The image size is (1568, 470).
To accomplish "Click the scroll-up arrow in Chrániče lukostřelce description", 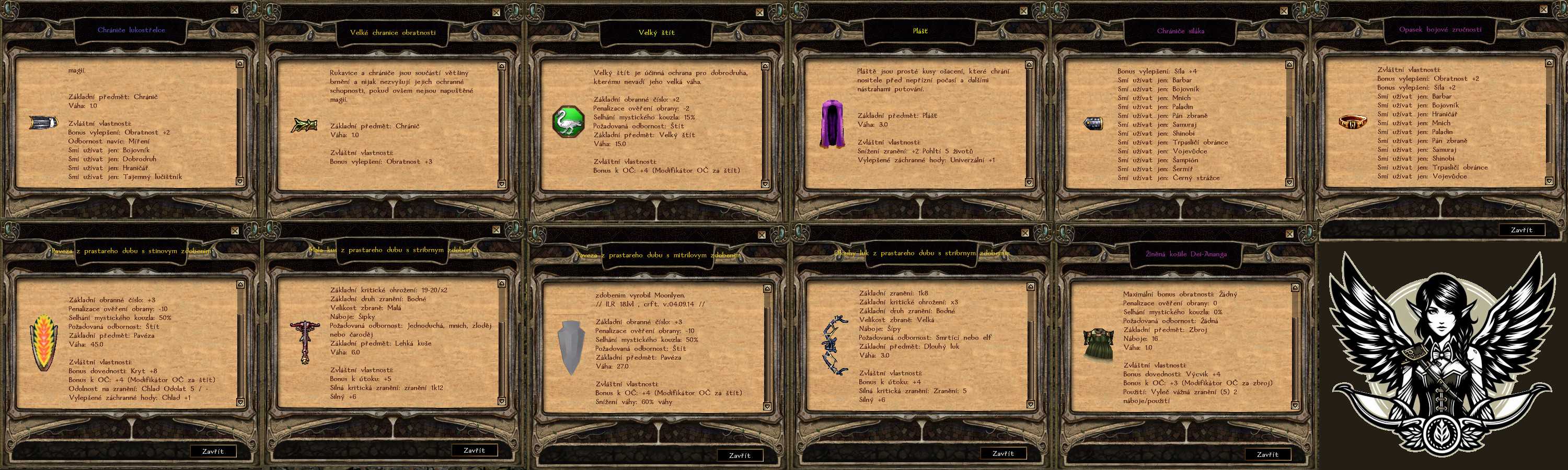I will click(240, 64).
